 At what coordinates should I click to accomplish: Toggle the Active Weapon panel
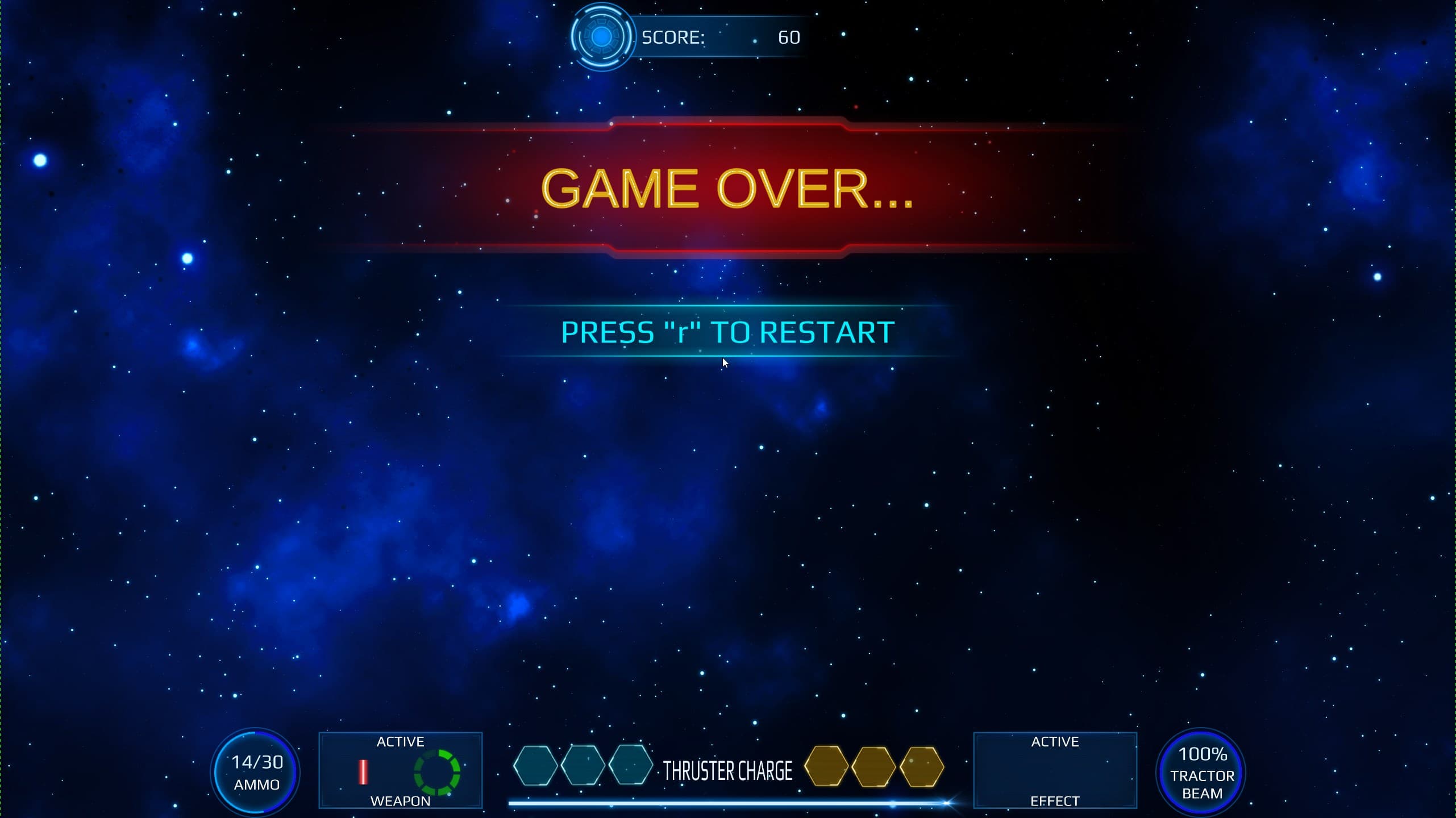tap(401, 771)
